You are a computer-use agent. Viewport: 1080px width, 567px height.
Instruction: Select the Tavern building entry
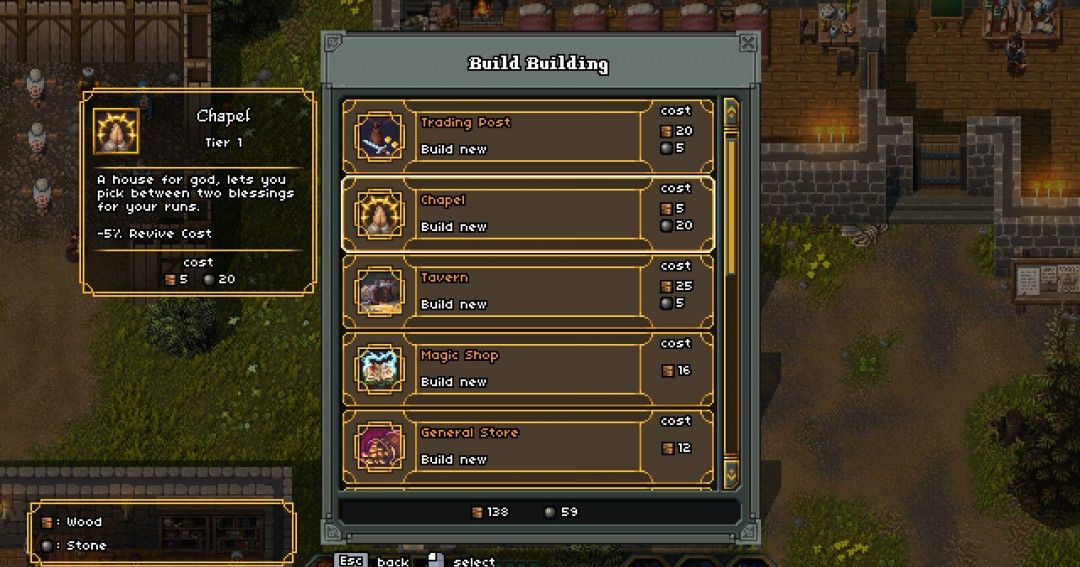528,291
